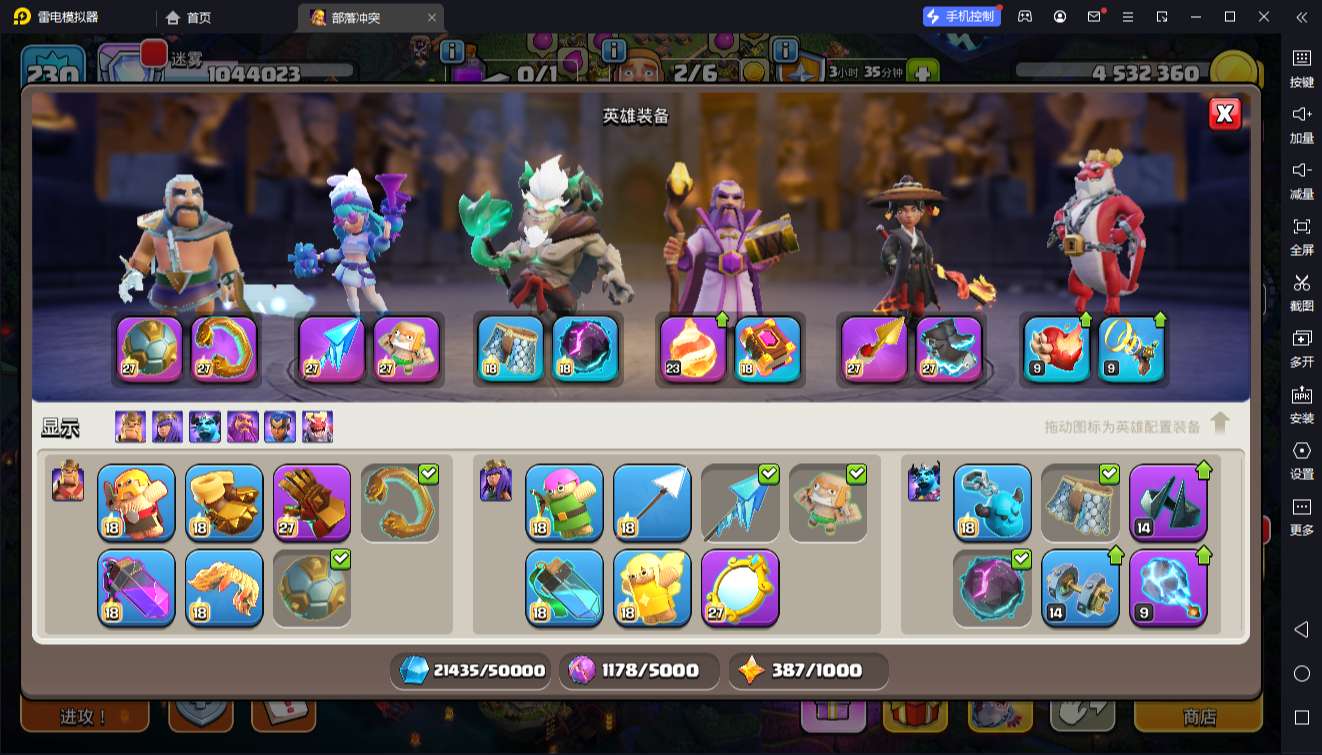
Task: Select the Barbarian Puppet equipment
Action: tap(136, 502)
